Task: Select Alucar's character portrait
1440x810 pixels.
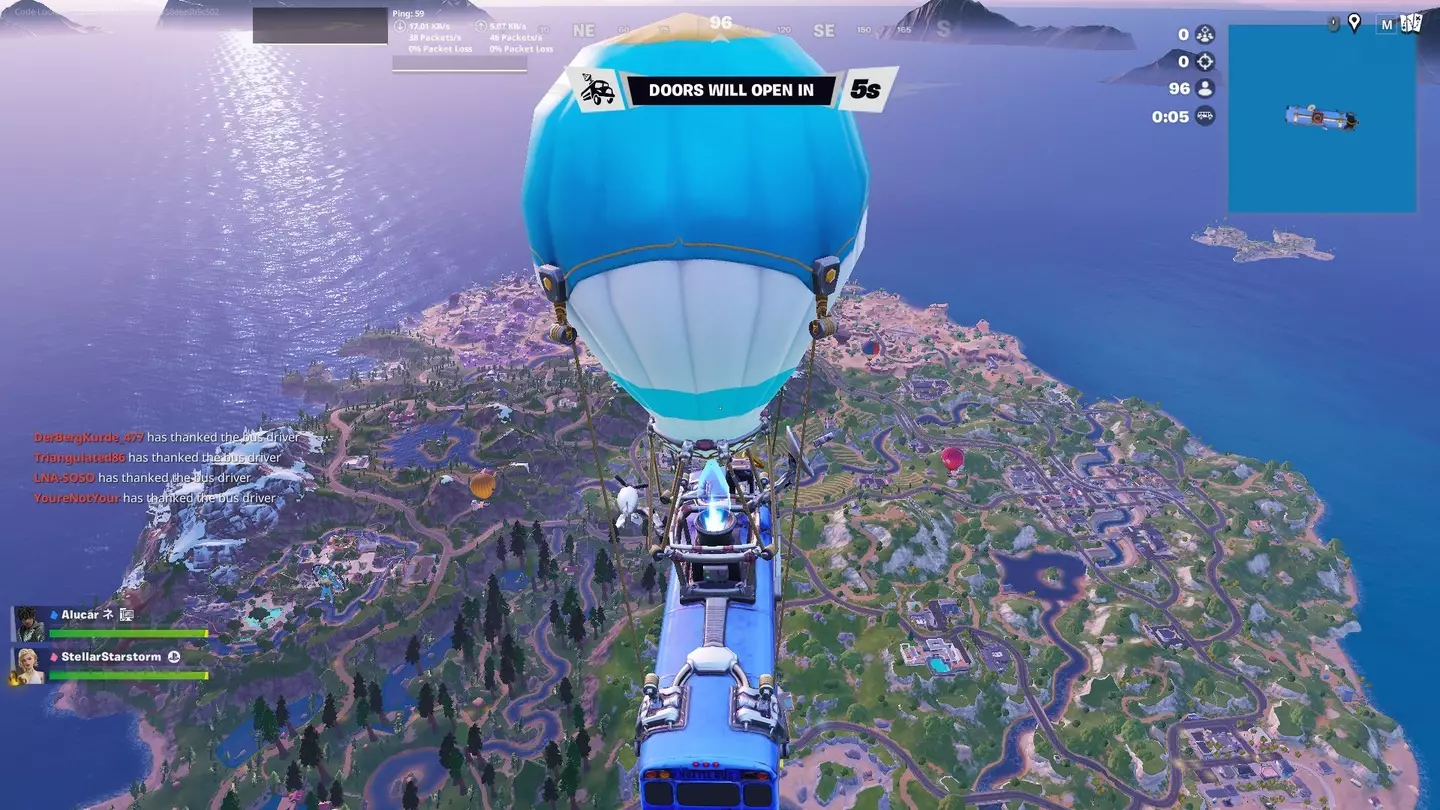Action: (x=28, y=624)
